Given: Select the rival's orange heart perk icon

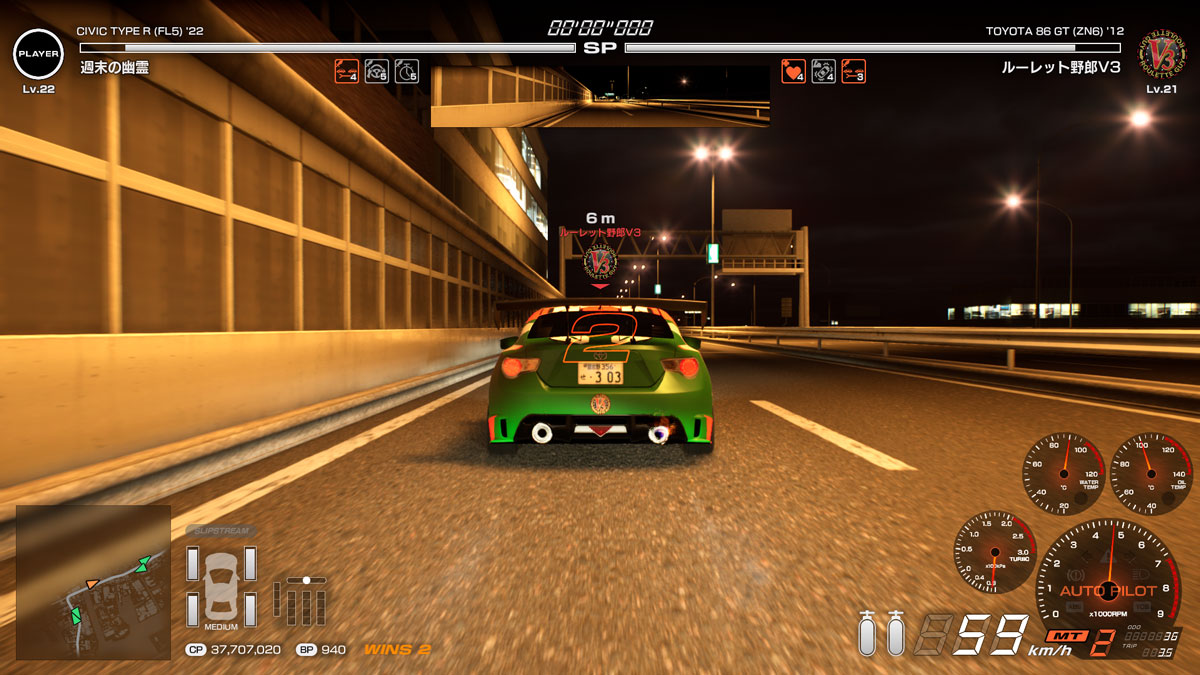Looking at the screenshot, I should coord(793,71).
